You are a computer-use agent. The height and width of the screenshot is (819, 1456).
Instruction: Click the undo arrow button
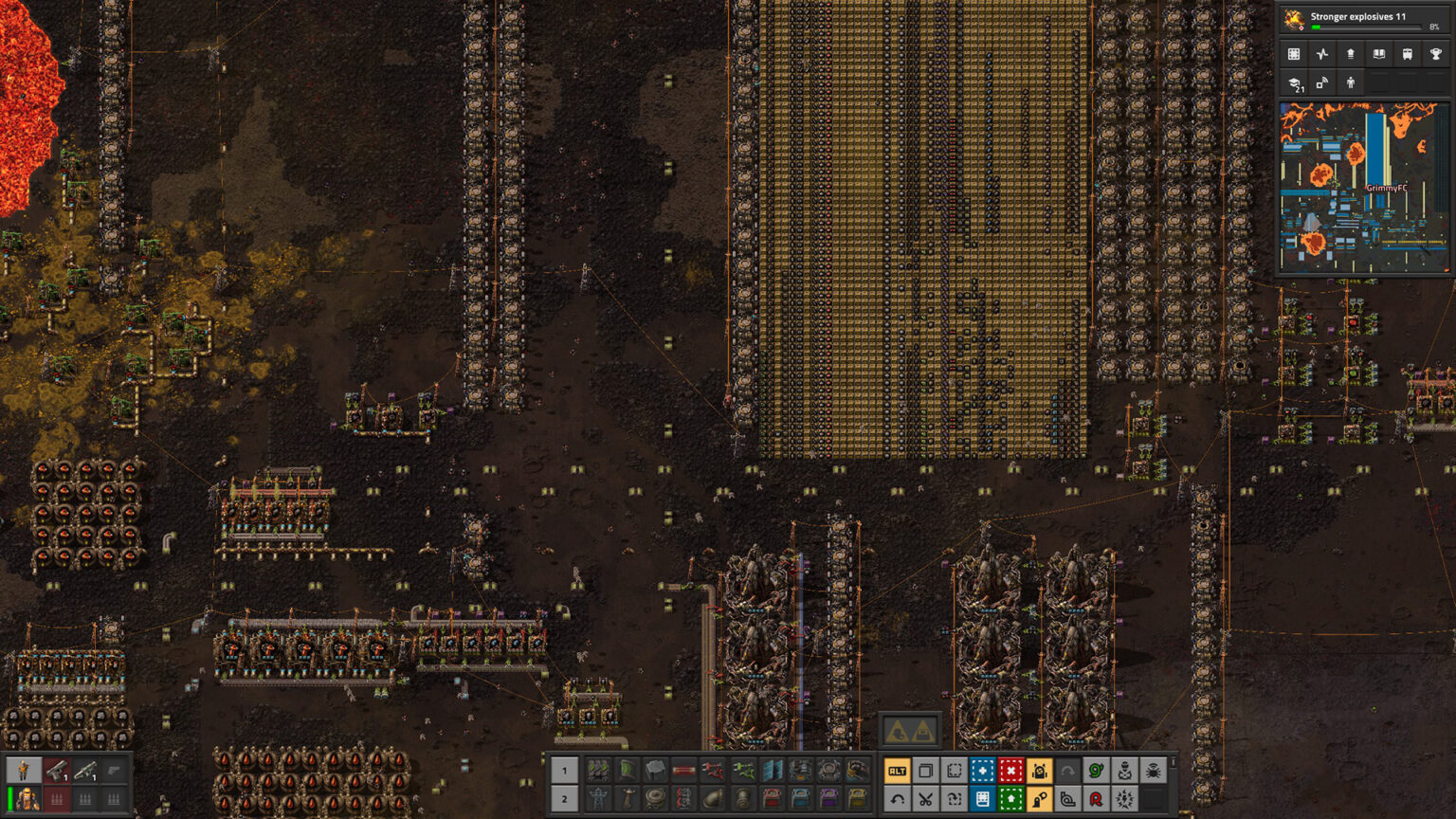point(897,799)
